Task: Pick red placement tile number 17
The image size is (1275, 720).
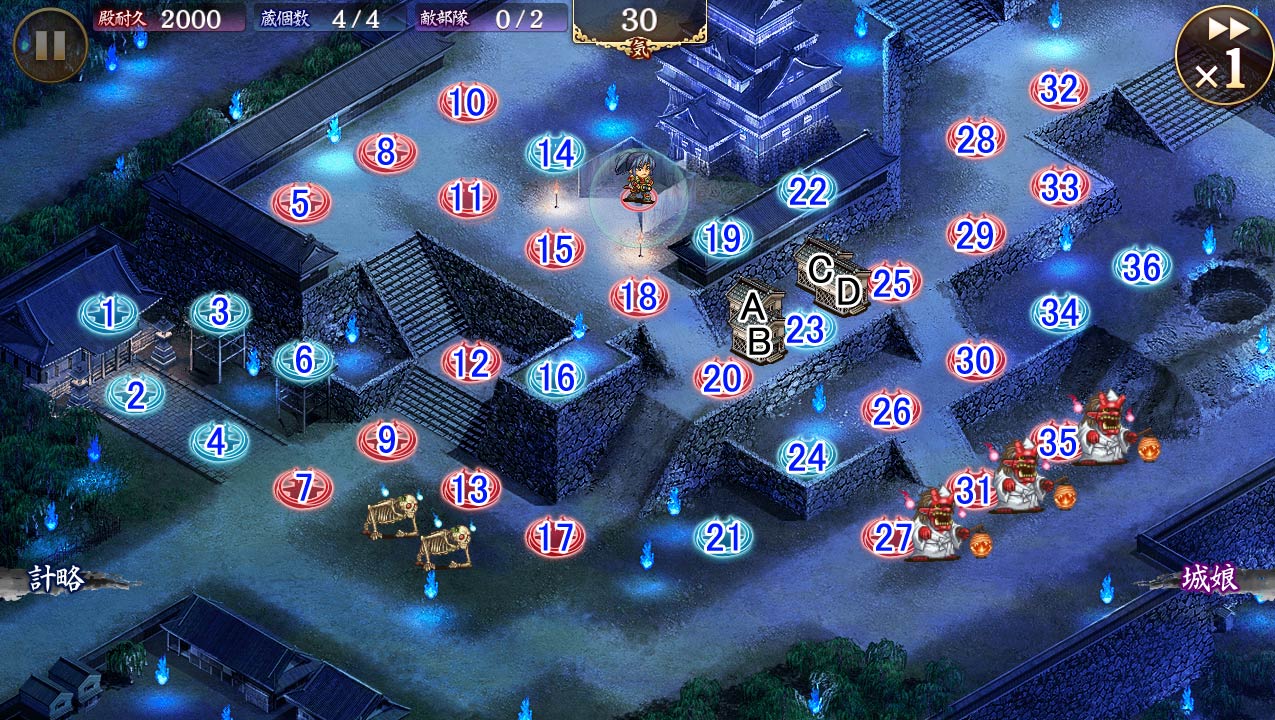Action: click(555, 537)
